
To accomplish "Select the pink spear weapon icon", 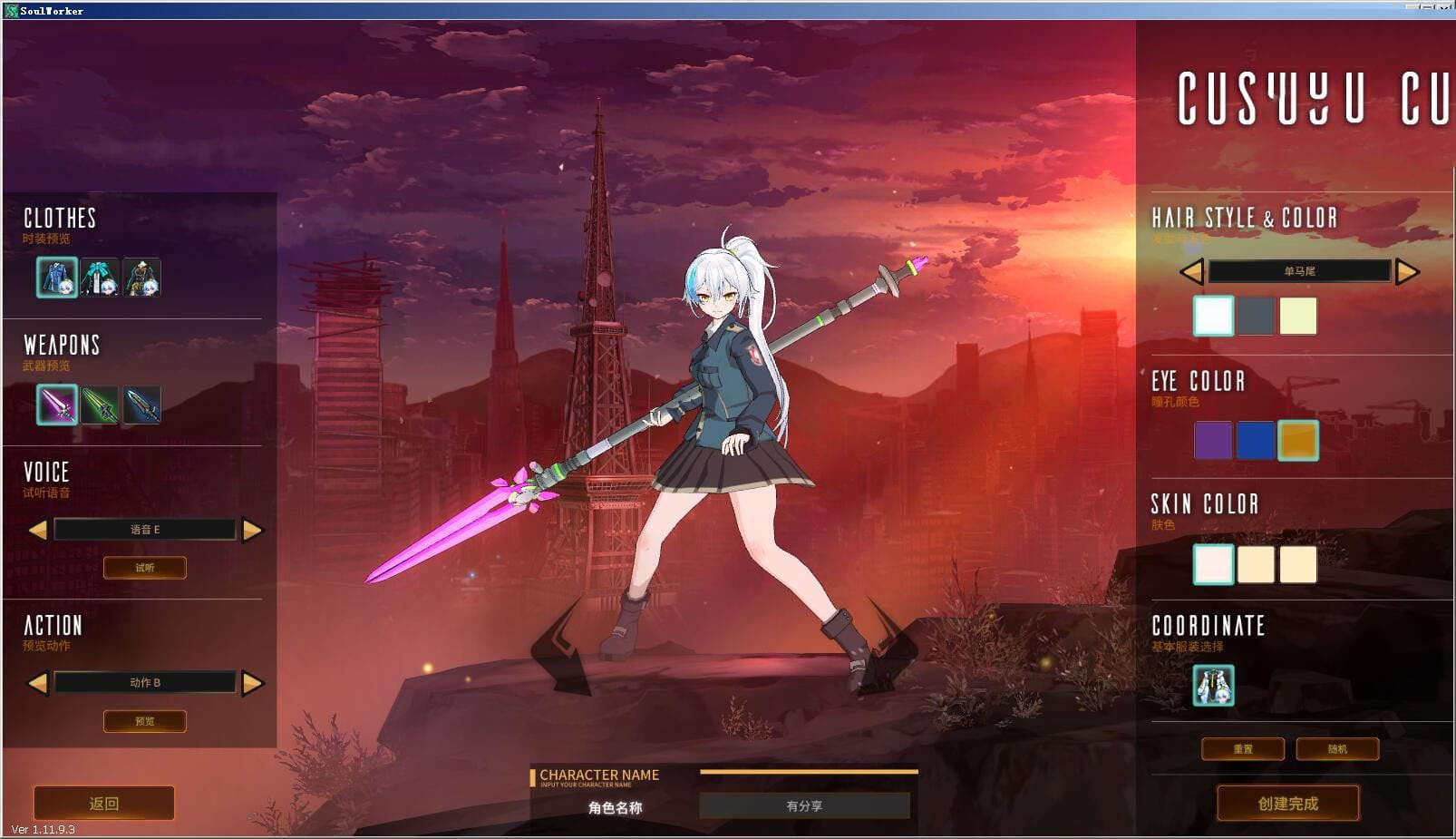I will point(56,405).
